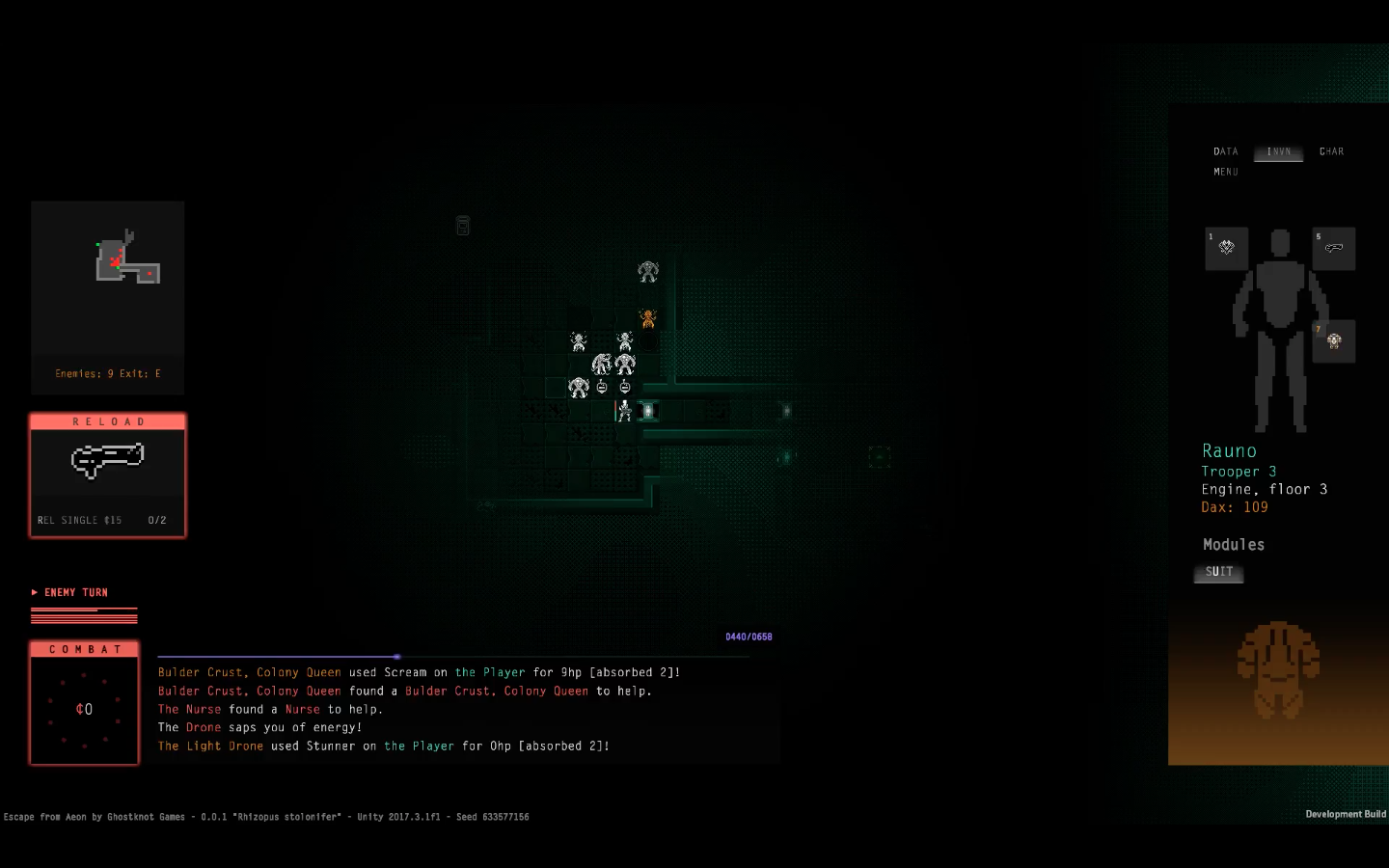This screenshot has width=1389, height=868.
Task: Click the orange Colony Queen sprite
Action: click(646, 318)
